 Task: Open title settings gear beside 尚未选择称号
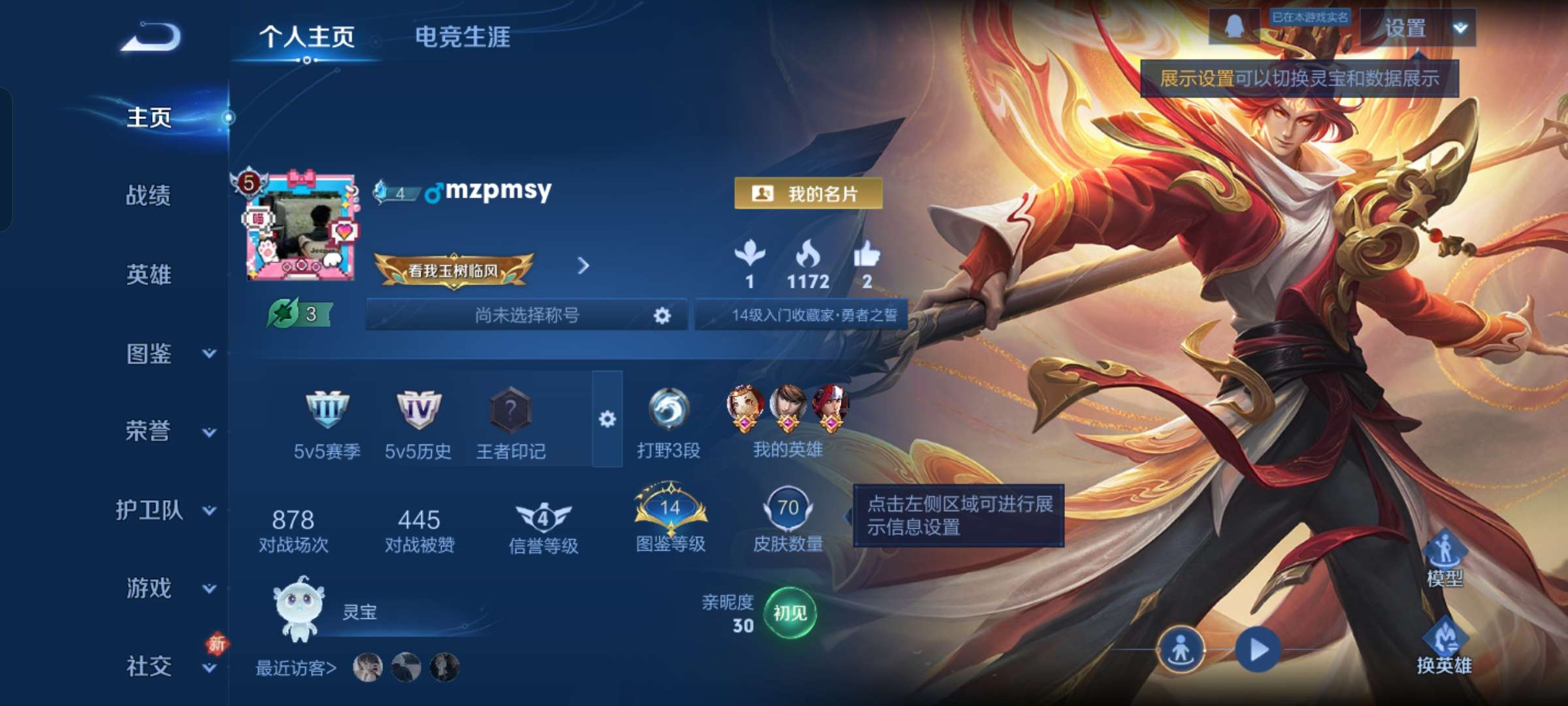(x=662, y=316)
